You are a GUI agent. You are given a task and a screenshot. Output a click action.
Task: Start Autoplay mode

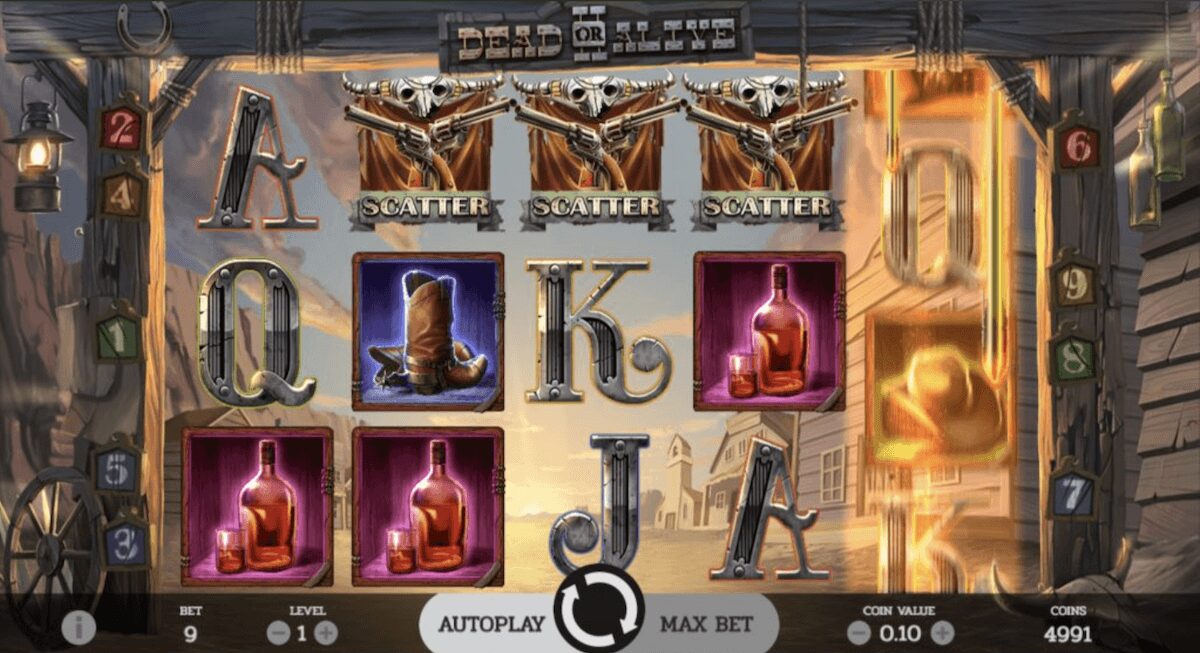[491, 624]
